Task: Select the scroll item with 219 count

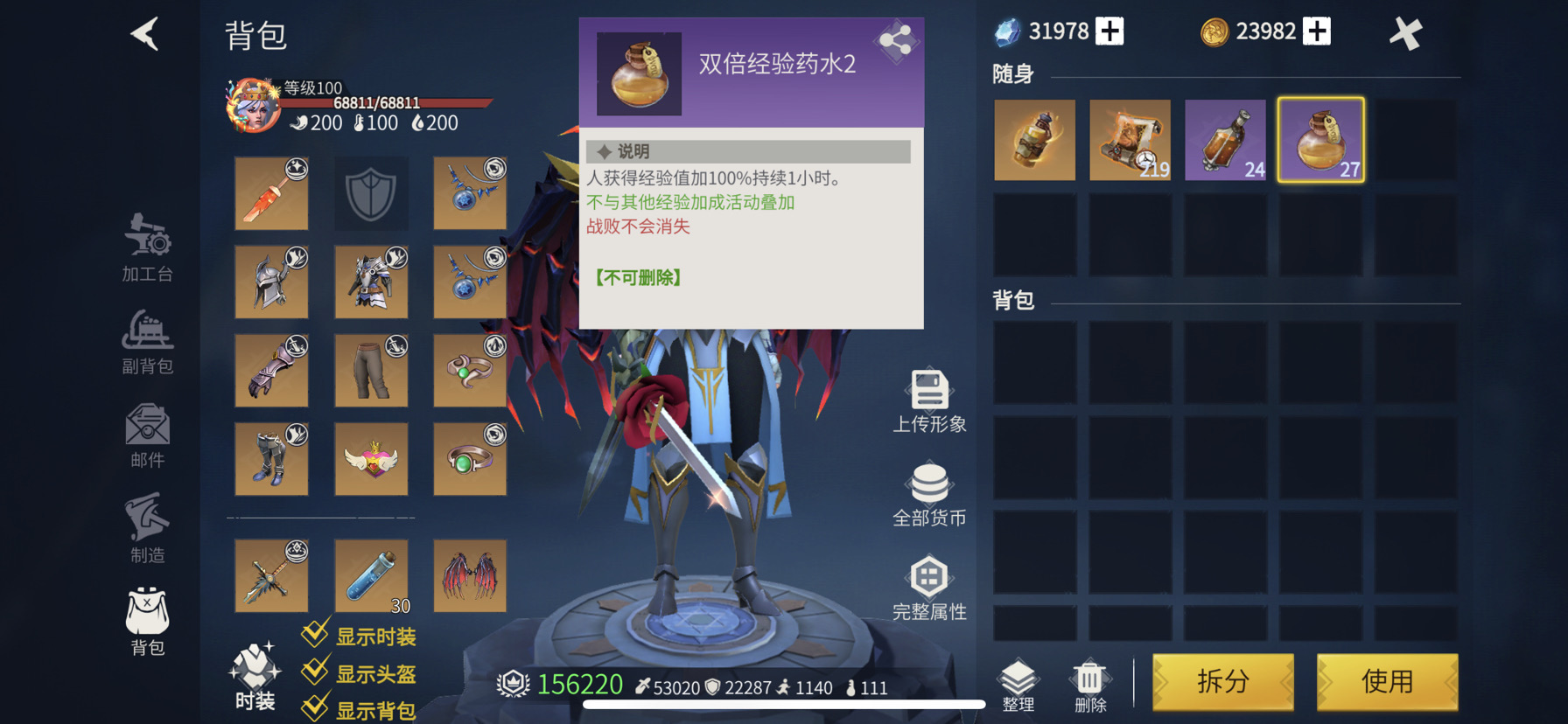Action: pos(1130,140)
